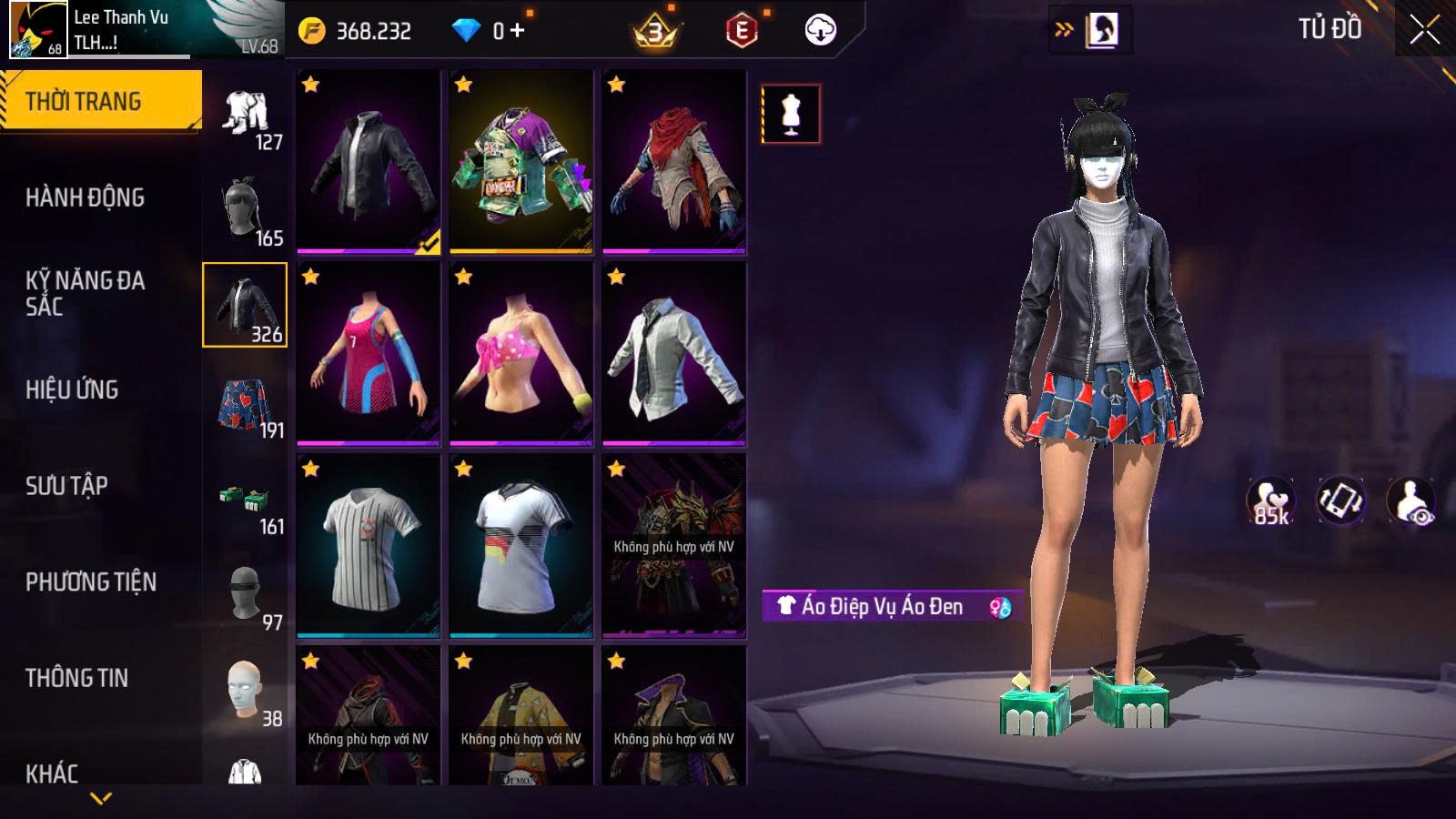Choose the green and purple graffiti jacket

[521, 162]
